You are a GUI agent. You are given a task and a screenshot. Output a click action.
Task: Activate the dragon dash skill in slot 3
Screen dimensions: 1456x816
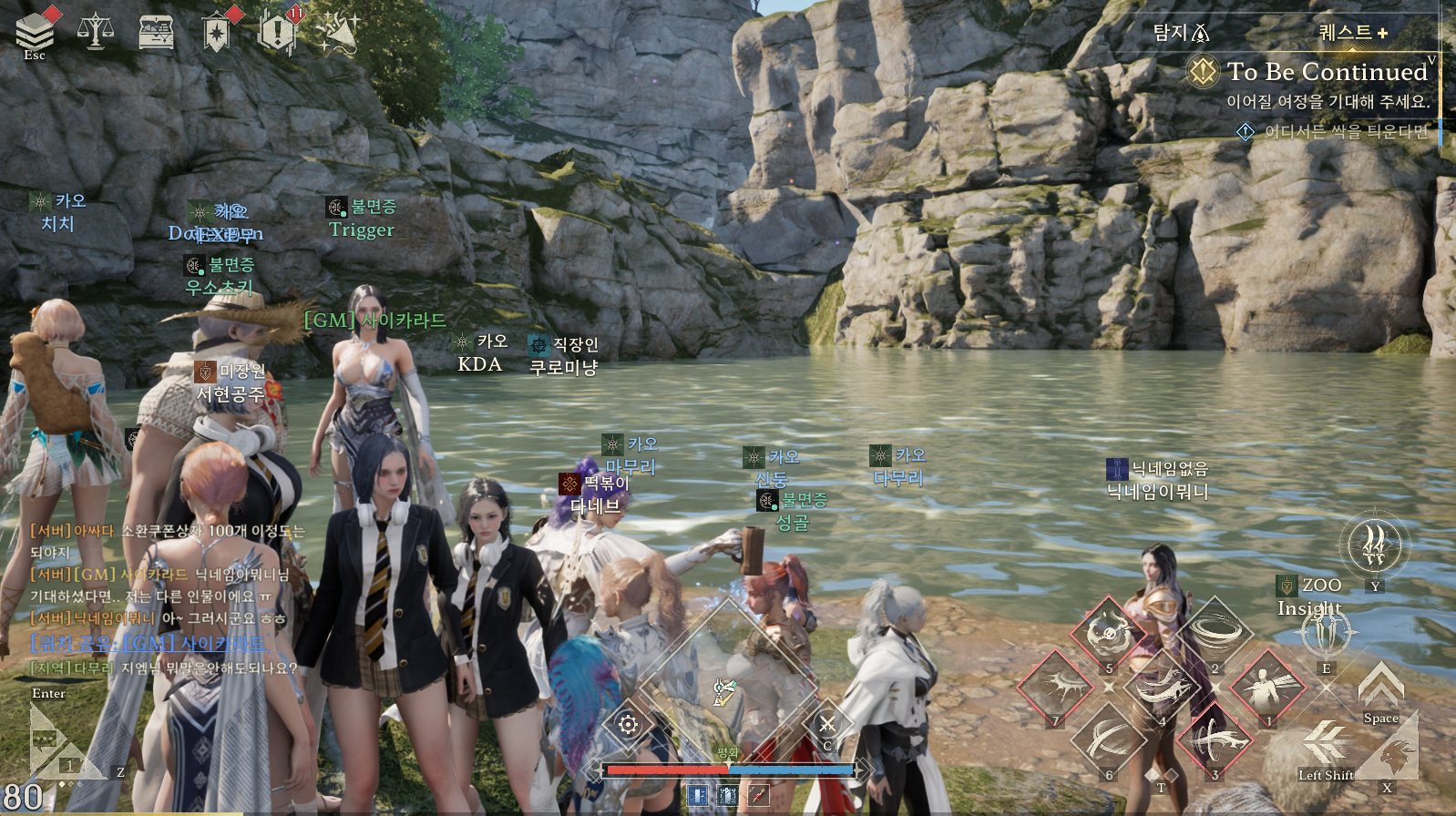1214,739
